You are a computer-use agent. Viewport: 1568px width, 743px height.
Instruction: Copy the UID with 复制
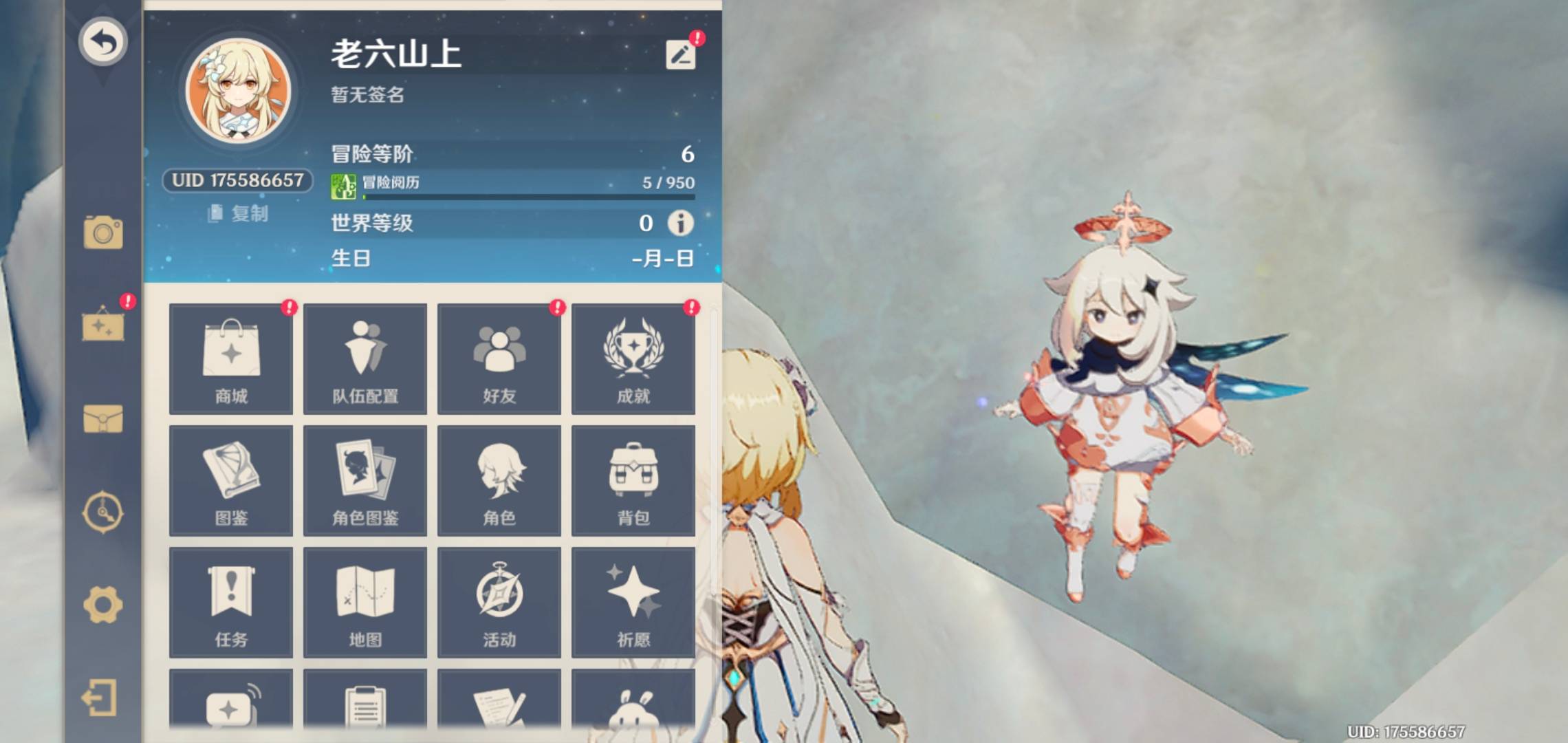(x=239, y=214)
